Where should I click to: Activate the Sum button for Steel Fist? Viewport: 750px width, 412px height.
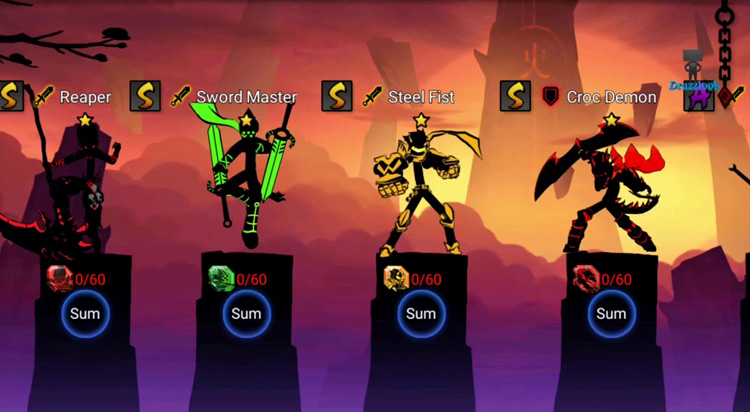click(x=420, y=314)
